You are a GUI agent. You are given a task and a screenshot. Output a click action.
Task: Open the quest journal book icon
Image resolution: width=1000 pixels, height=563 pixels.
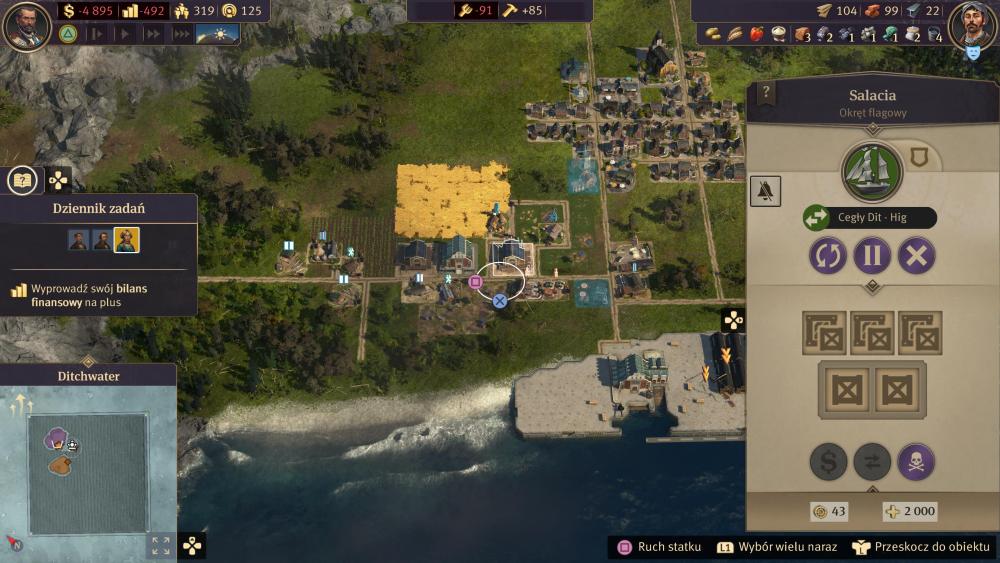point(22,180)
